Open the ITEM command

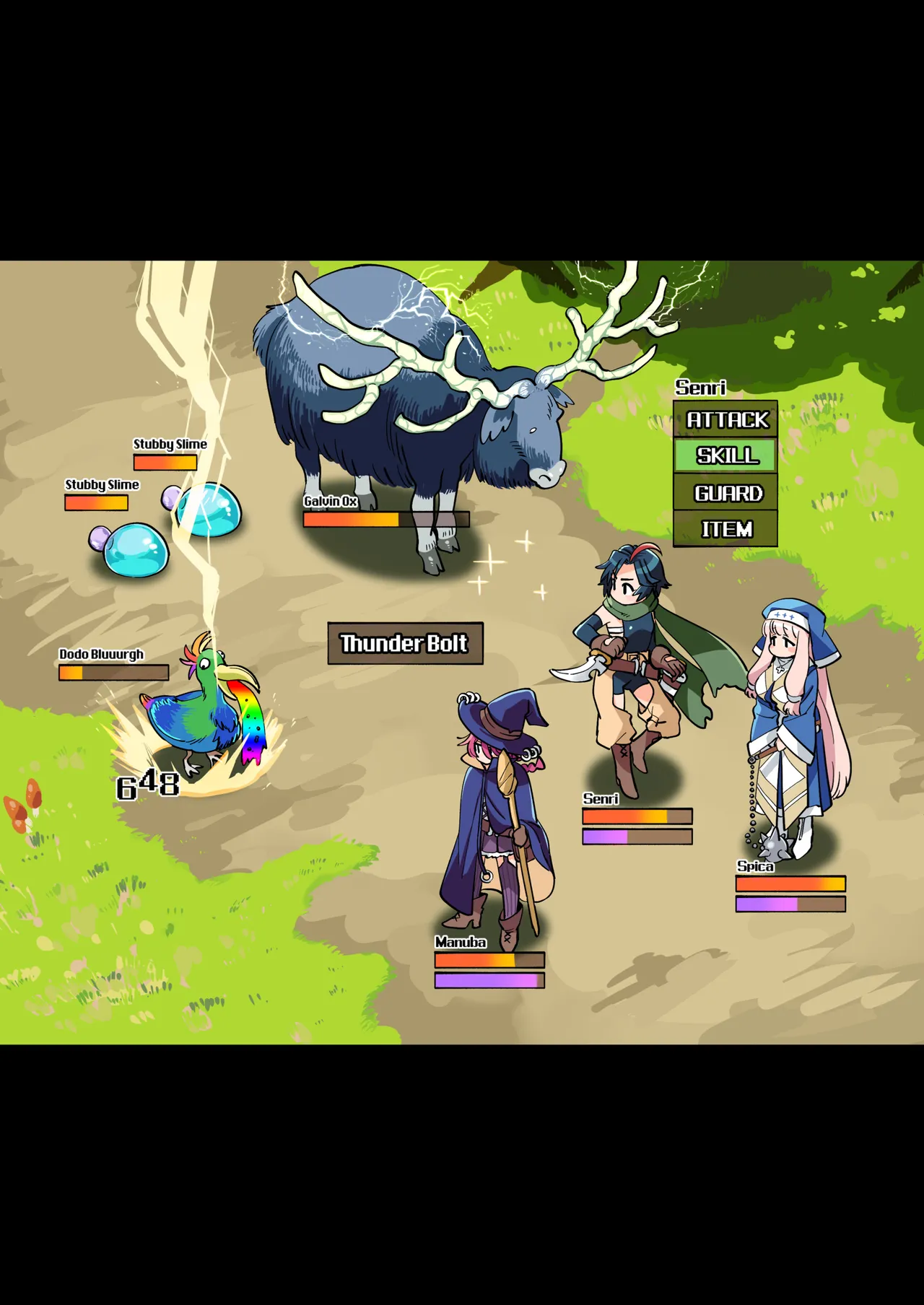725,529
